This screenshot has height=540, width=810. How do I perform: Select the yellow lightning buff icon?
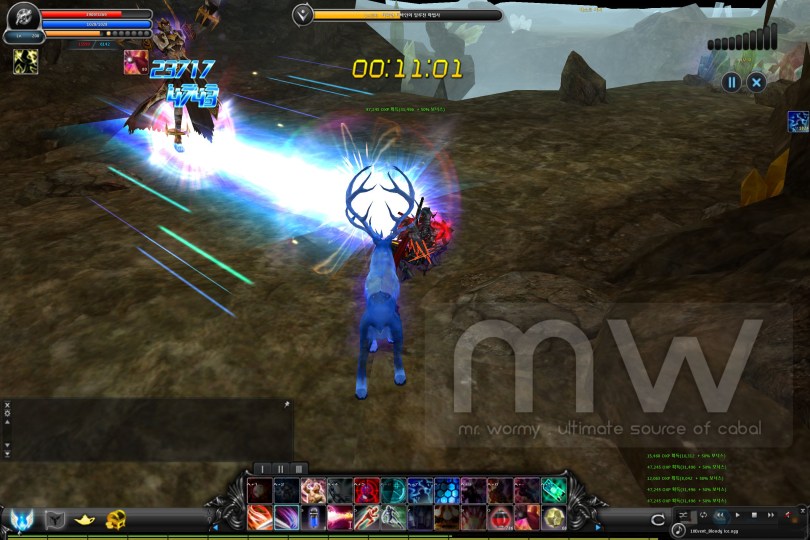(x=25, y=62)
